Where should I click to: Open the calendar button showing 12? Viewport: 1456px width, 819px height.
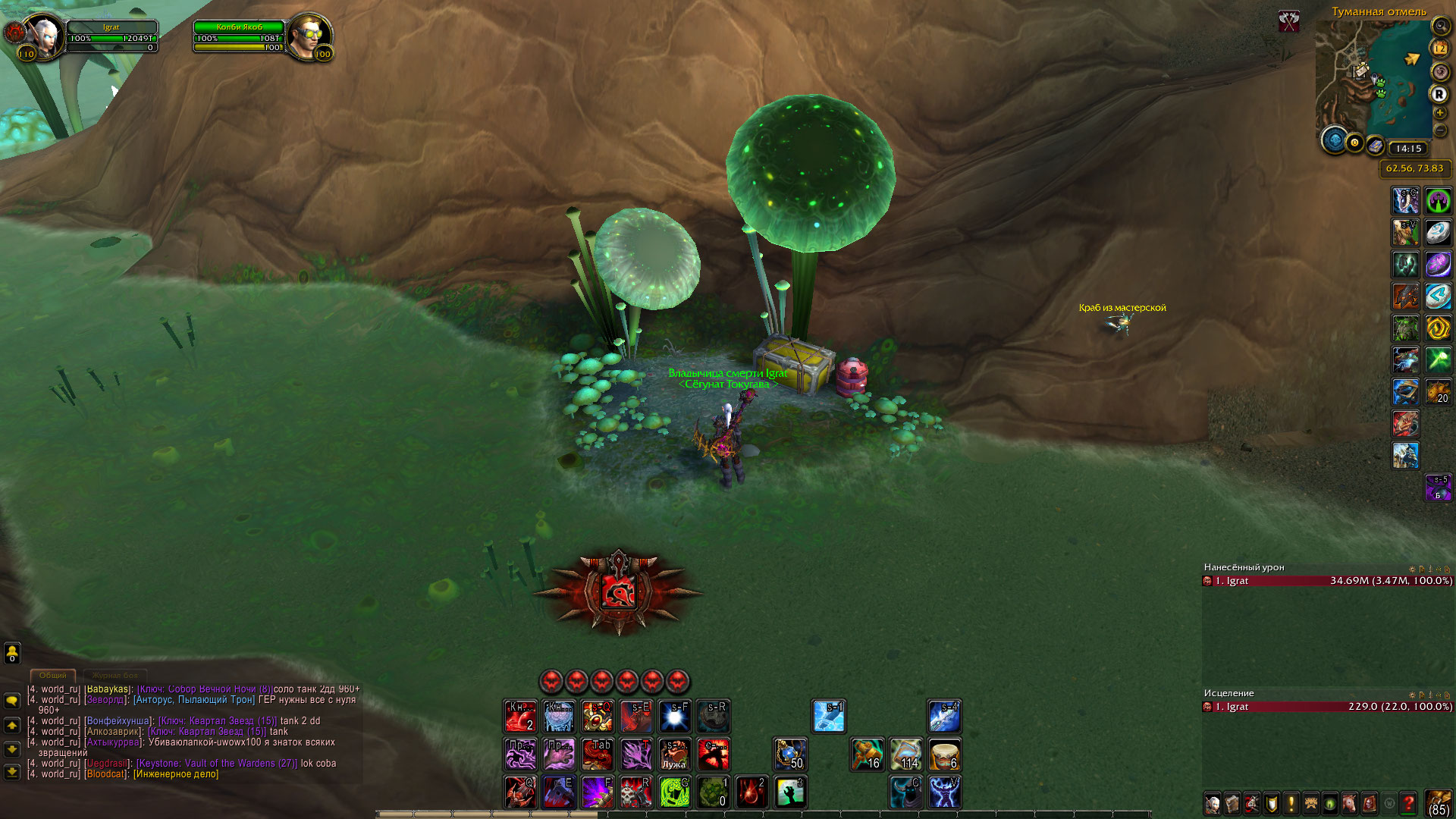pyautogui.click(x=1439, y=49)
